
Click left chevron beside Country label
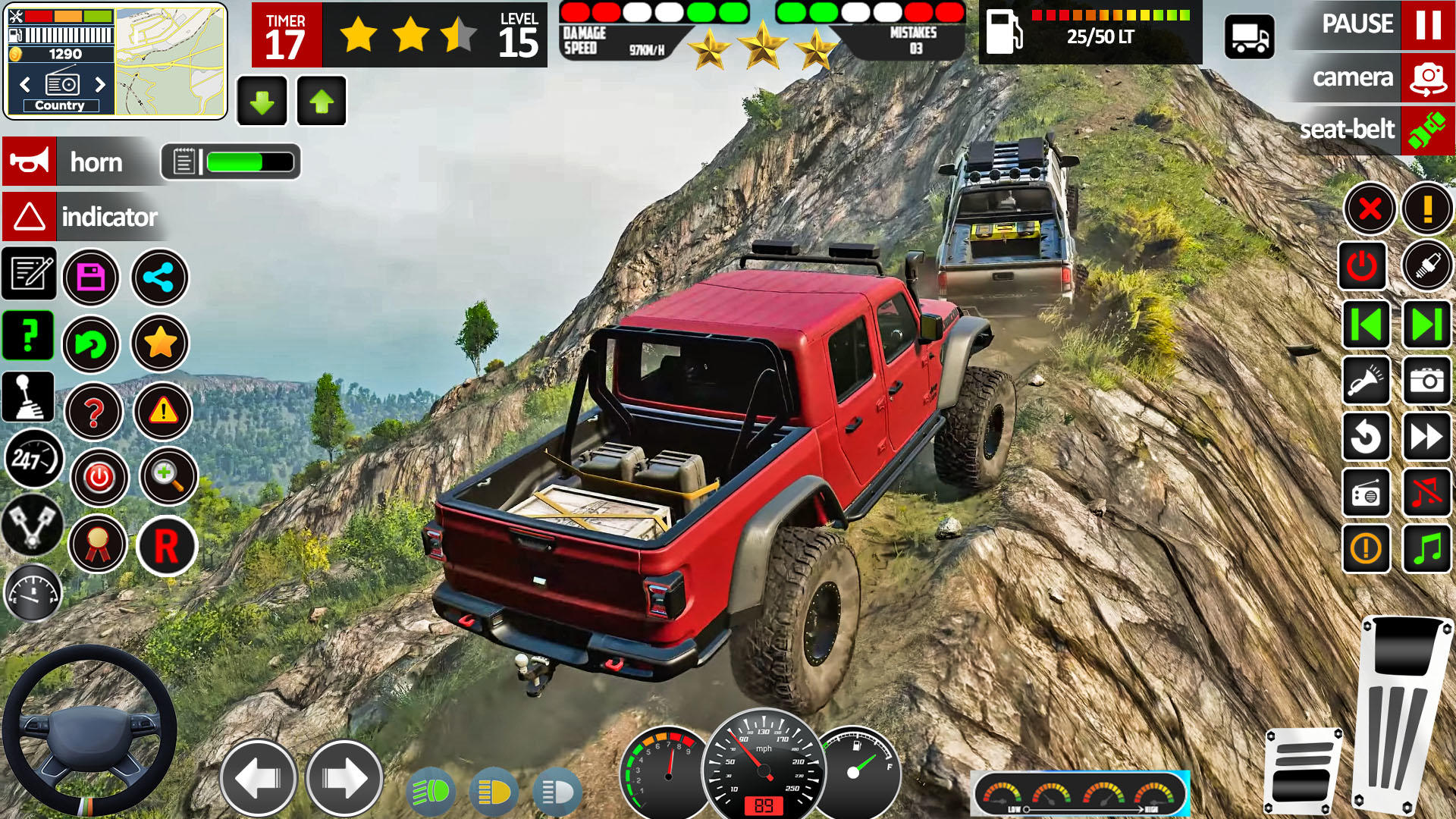(24, 85)
